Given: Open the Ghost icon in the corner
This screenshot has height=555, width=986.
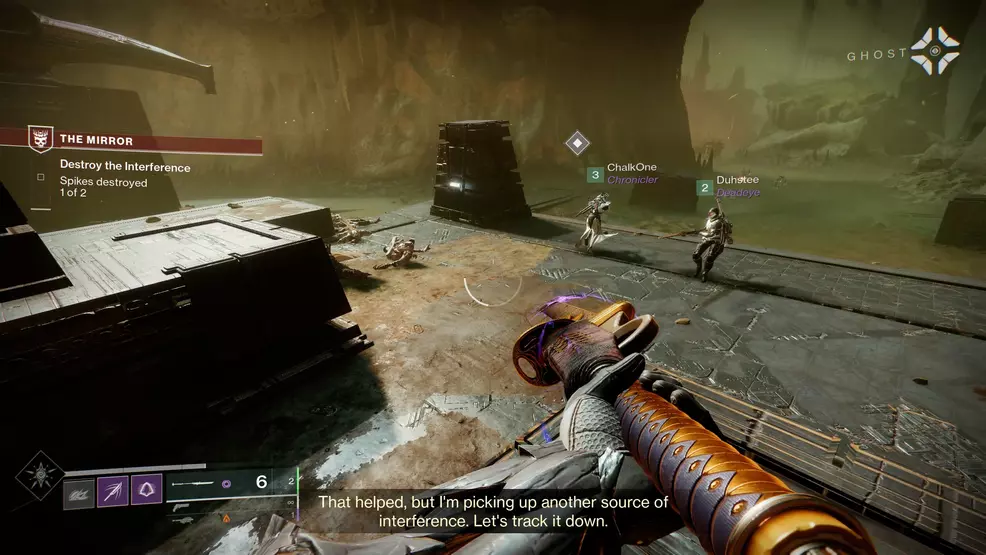Looking at the screenshot, I should coord(935,50).
